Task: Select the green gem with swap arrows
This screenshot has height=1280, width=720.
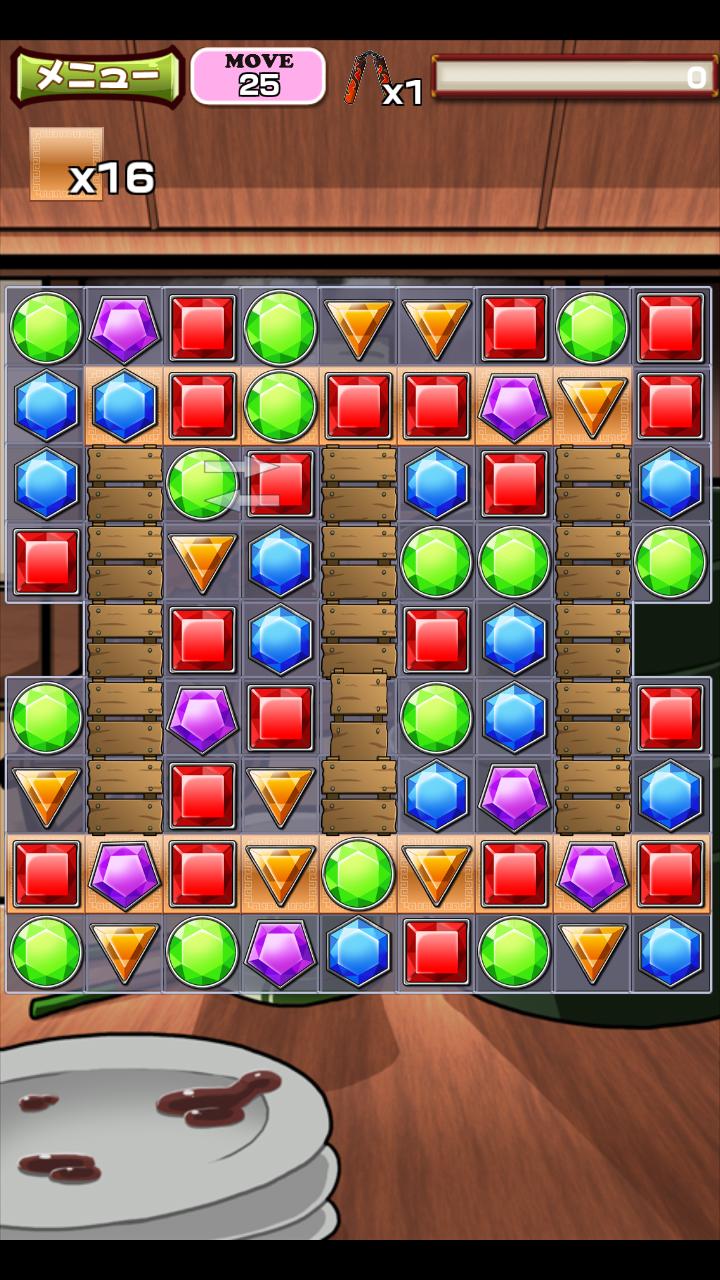Action: (202, 483)
